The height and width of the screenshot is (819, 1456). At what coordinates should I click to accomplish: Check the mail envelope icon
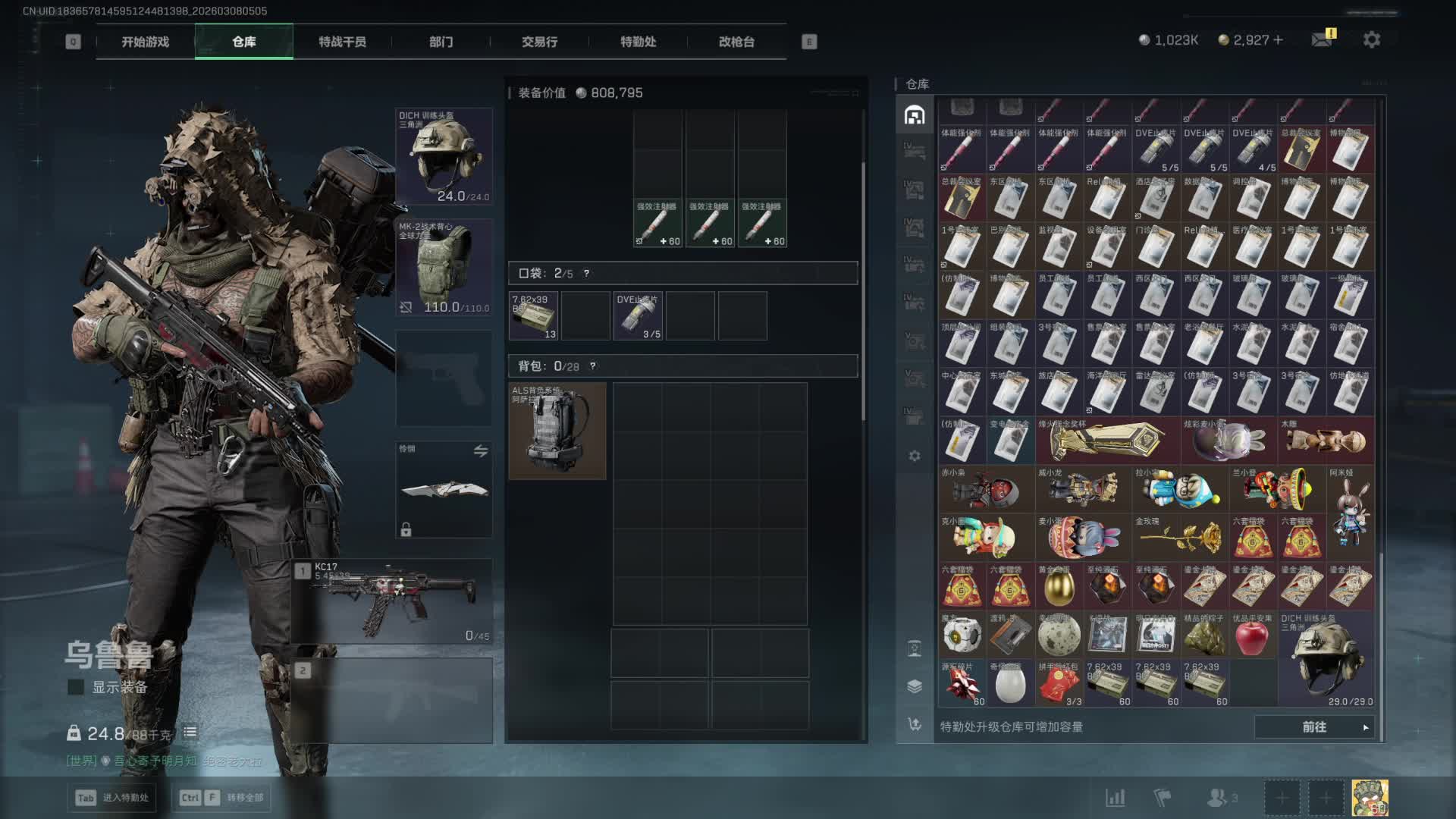(x=1322, y=39)
